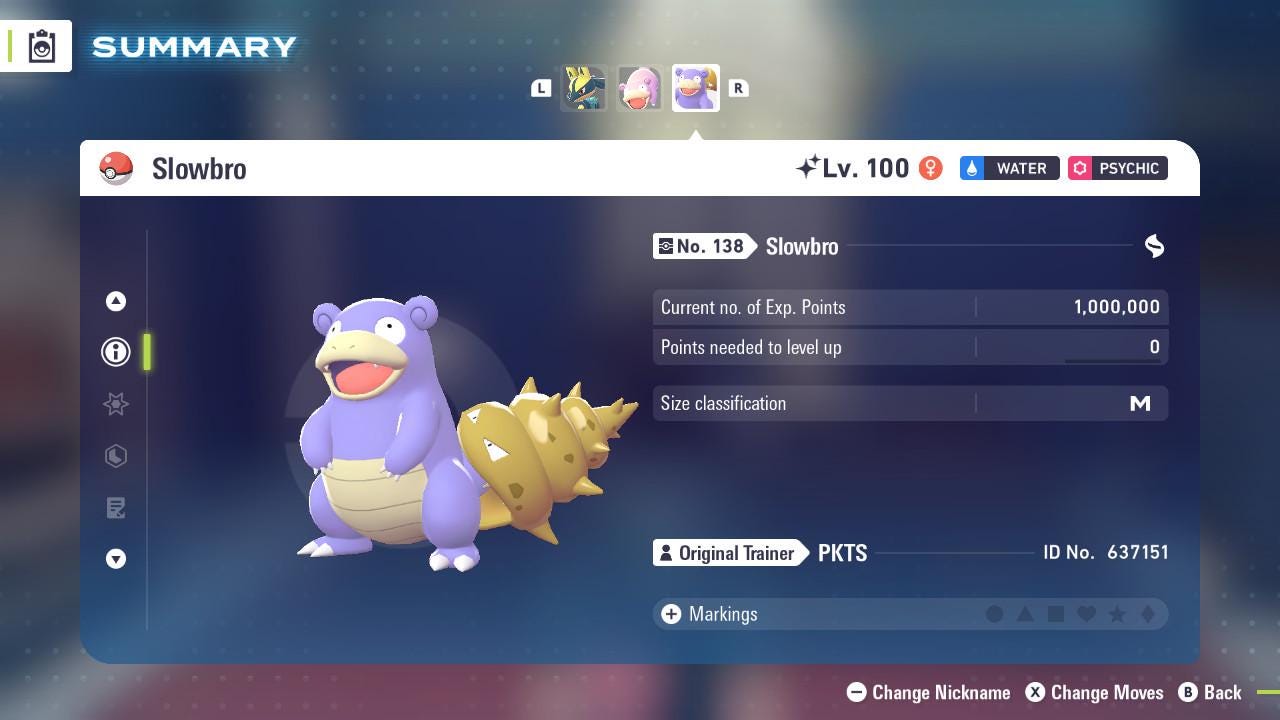Image resolution: width=1280 pixels, height=720 pixels.
Task: Click the Poké Ball icon beside Slowbro's name
Action: pos(117,168)
